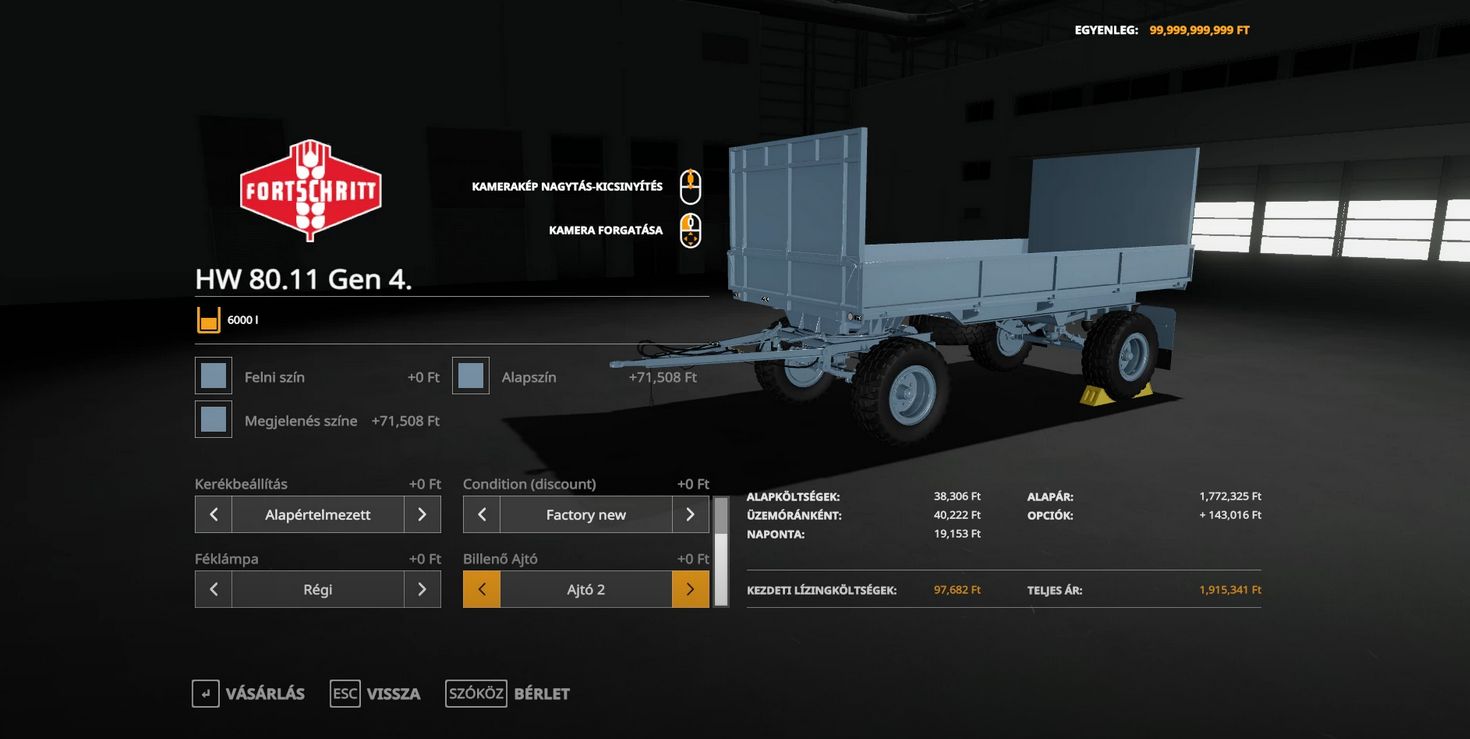The image size is (1470, 739).
Task: Open the Alapszín color swatch
Action: [471, 376]
